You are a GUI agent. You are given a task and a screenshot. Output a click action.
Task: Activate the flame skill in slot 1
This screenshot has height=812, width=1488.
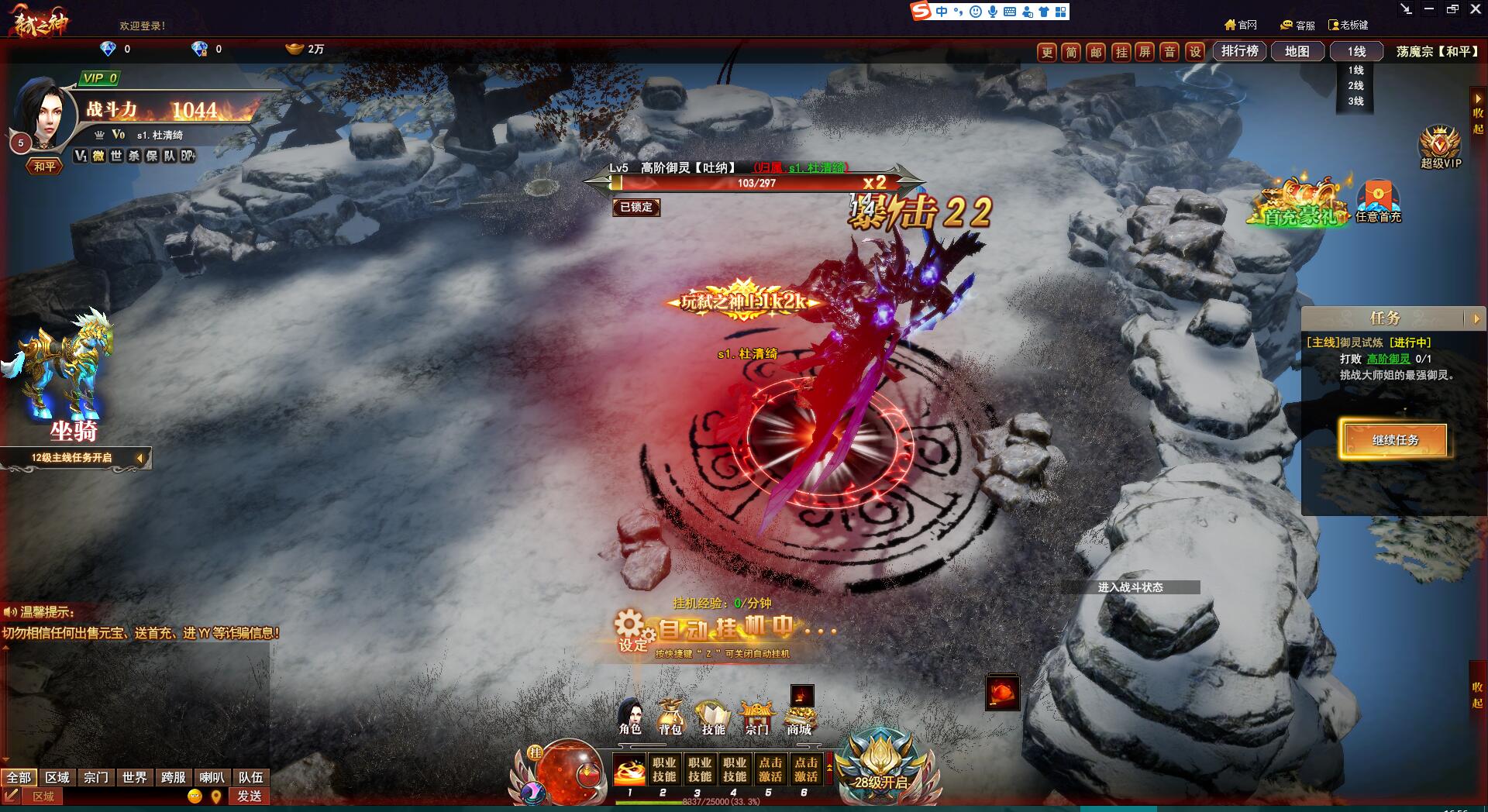[629, 770]
